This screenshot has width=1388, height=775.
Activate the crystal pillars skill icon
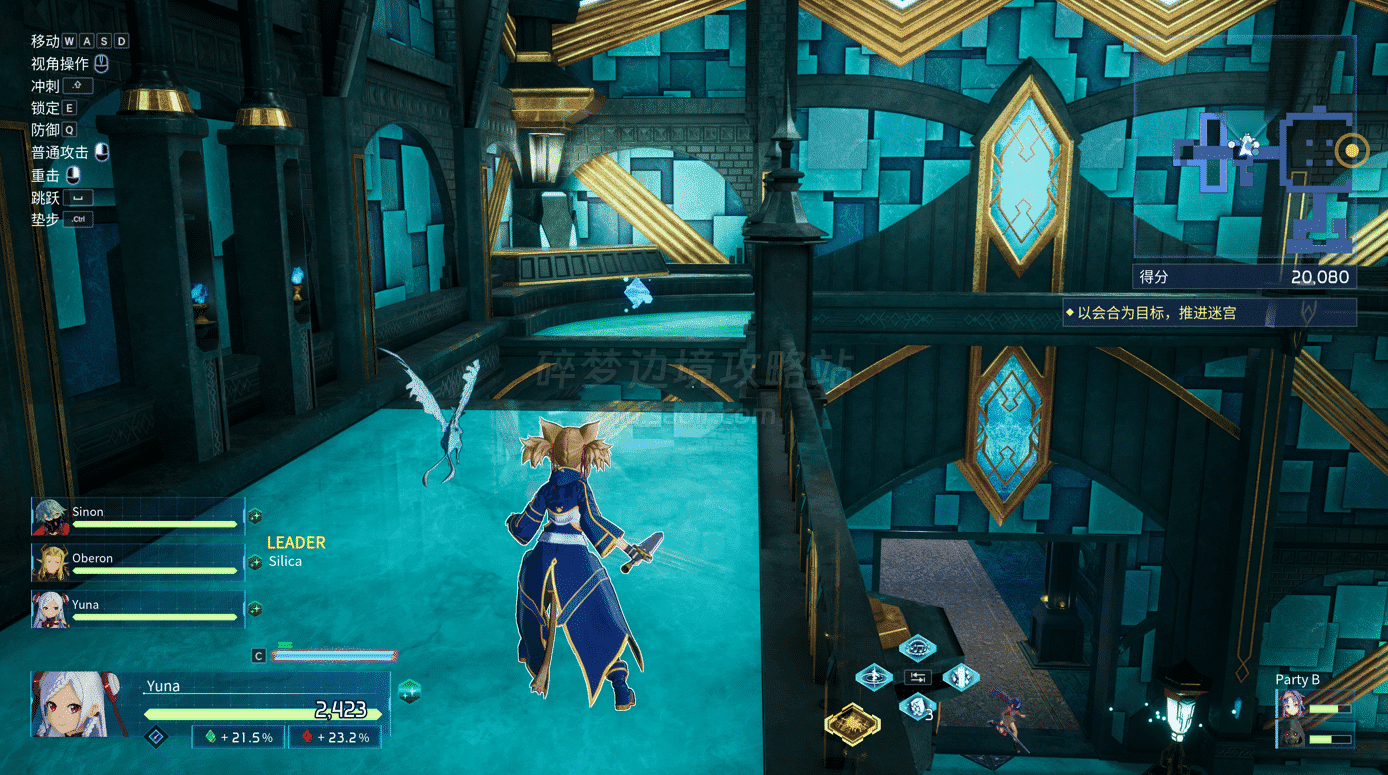click(961, 677)
